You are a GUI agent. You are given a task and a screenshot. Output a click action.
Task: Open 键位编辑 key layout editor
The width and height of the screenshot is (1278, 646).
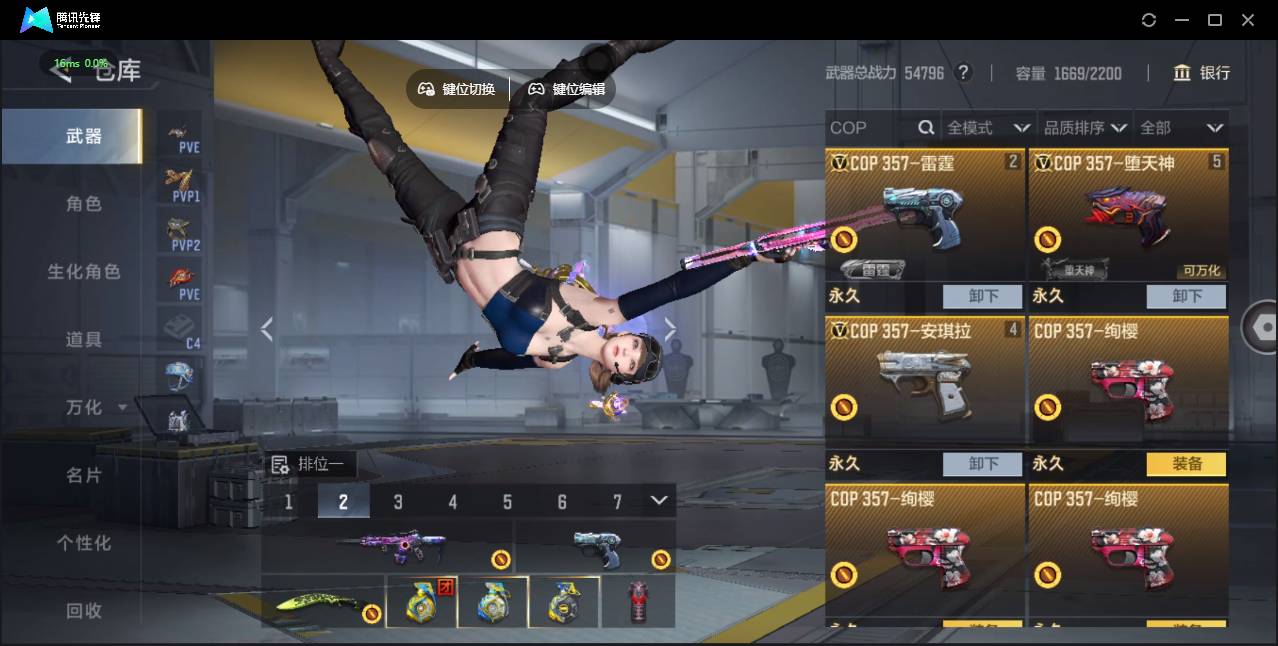pyautogui.click(x=567, y=89)
